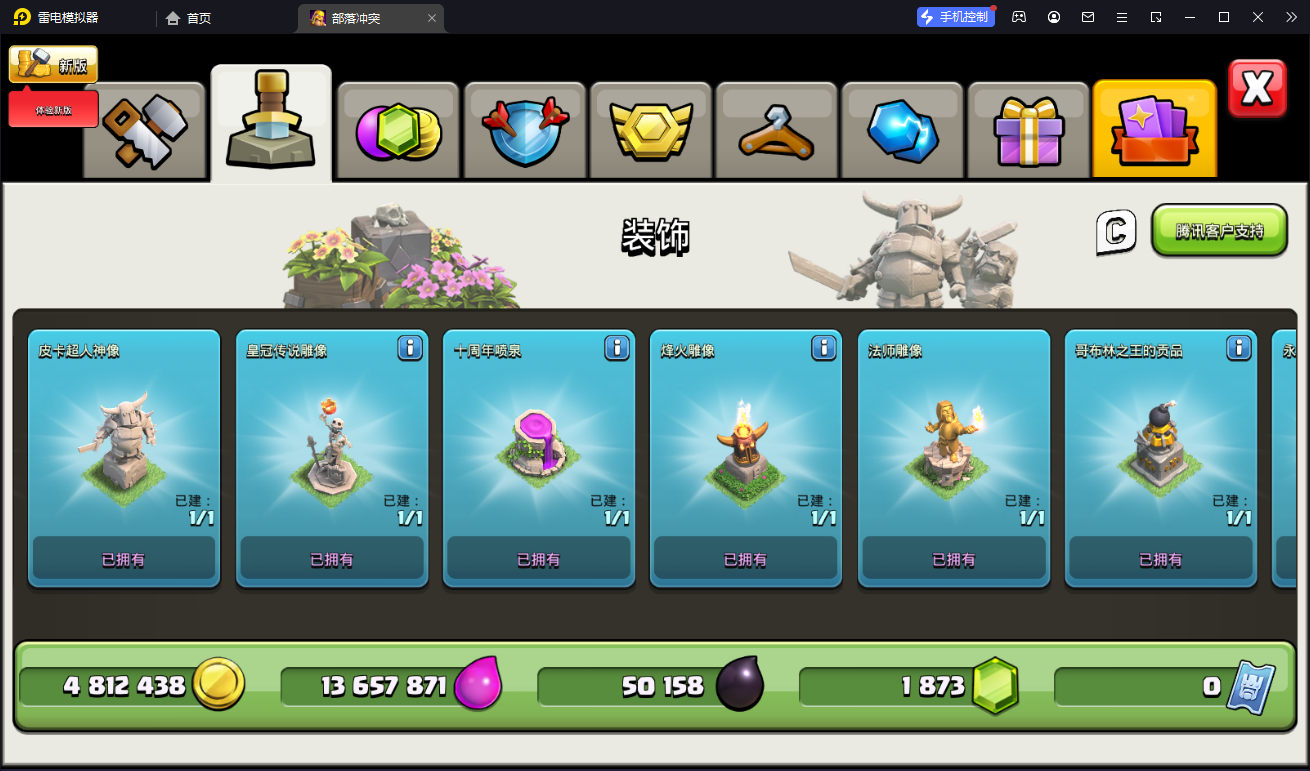Open the 首页 home tab in emulator
Image resolution: width=1310 pixels, height=771 pixels.
pos(188,18)
